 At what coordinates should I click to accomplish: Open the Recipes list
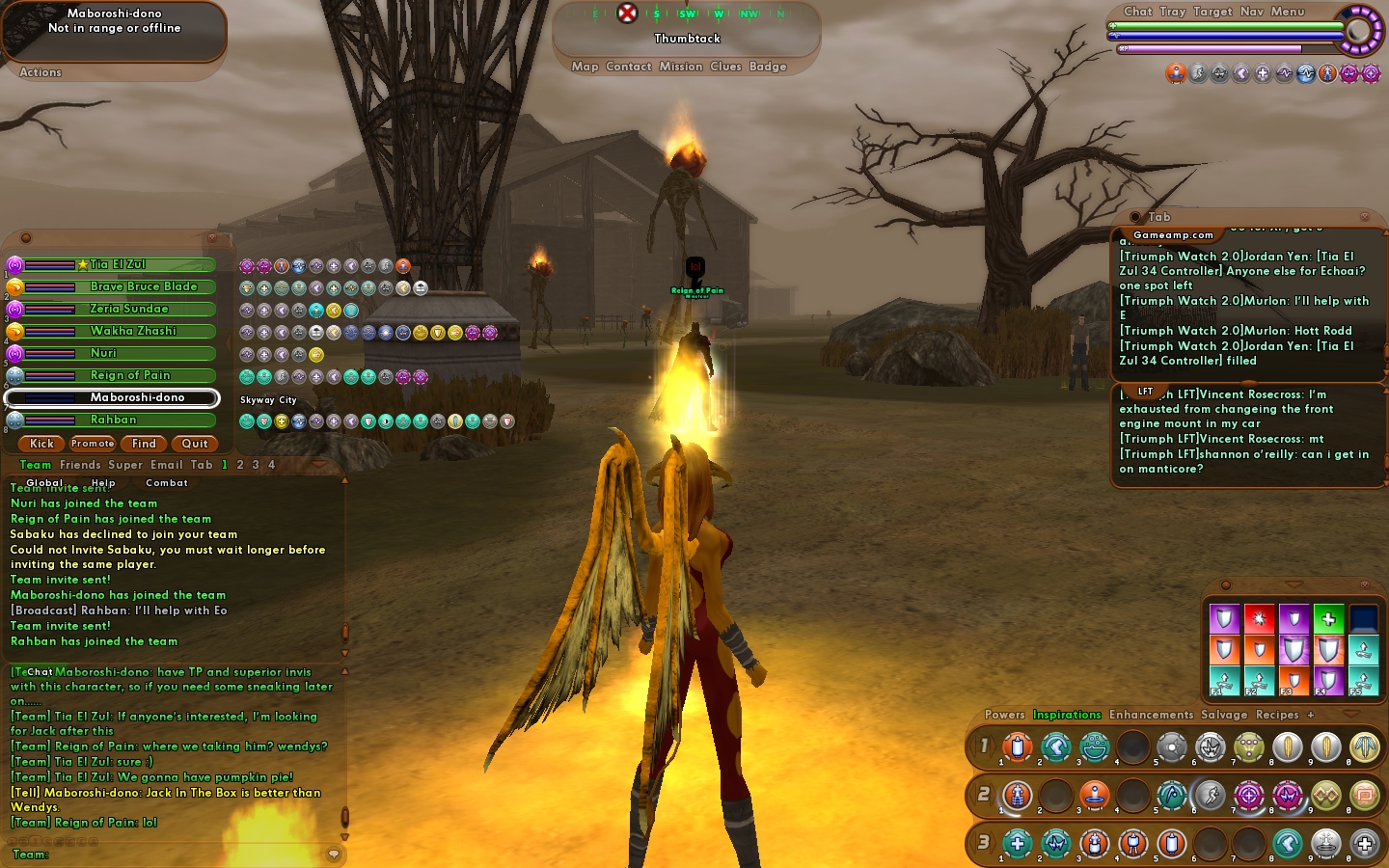coord(1277,715)
